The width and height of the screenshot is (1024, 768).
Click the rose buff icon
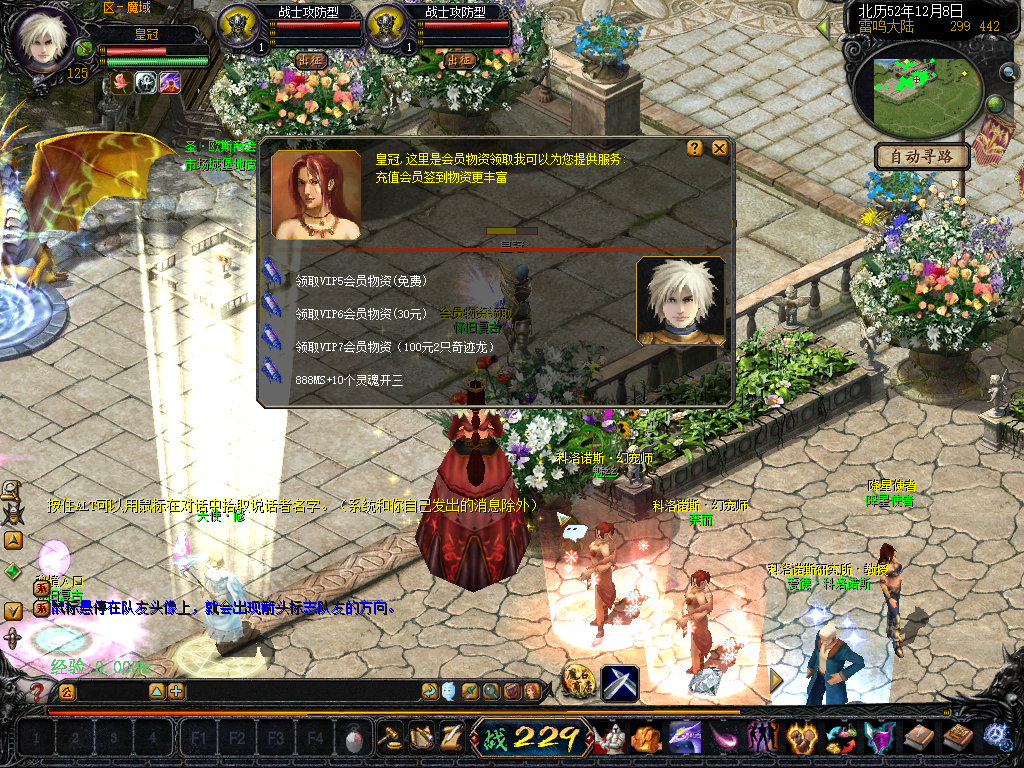click(121, 83)
